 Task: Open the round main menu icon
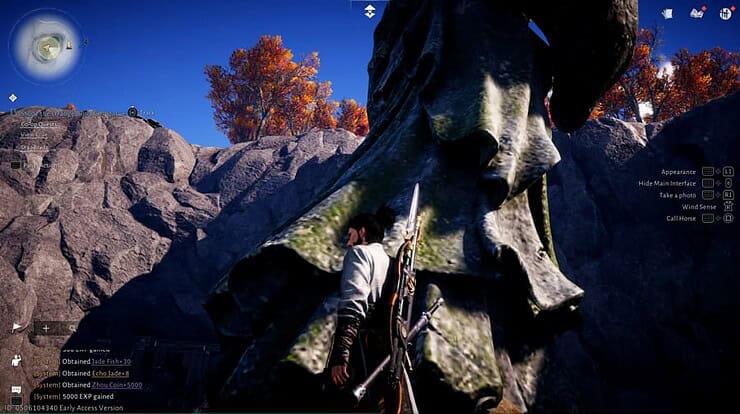726,13
